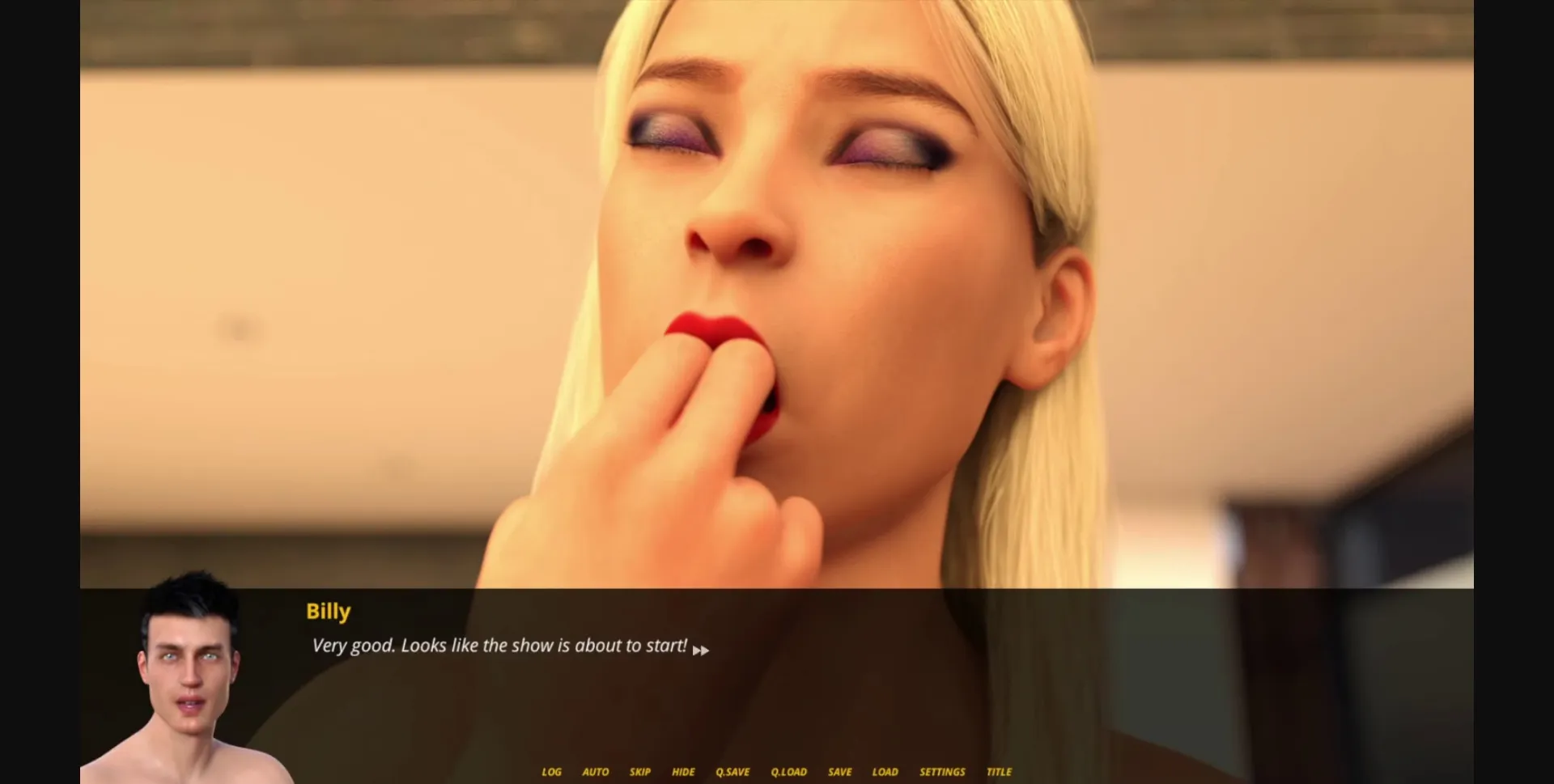Viewport: 1554px width, 784px height.
Task: Open SETTINGS to adjust text speed
Action: (942, 772)
